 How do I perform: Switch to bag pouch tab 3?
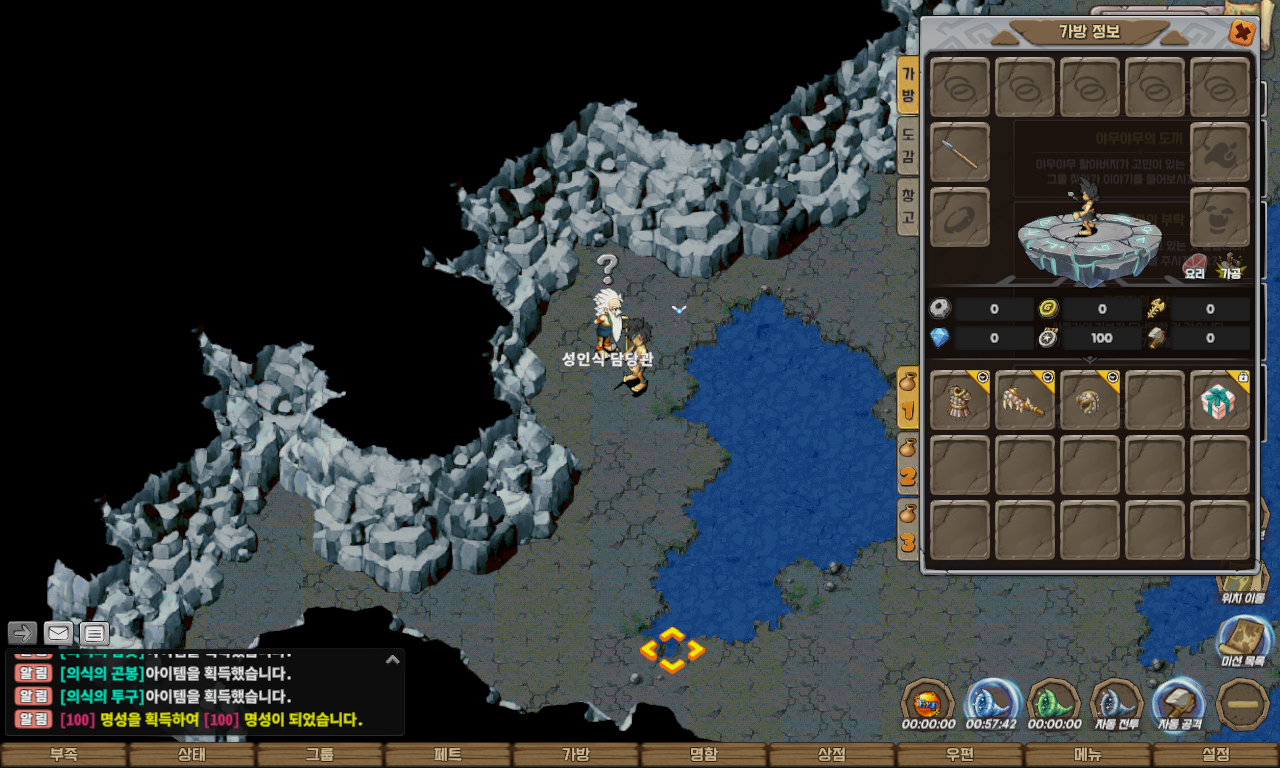coord(908,530)
